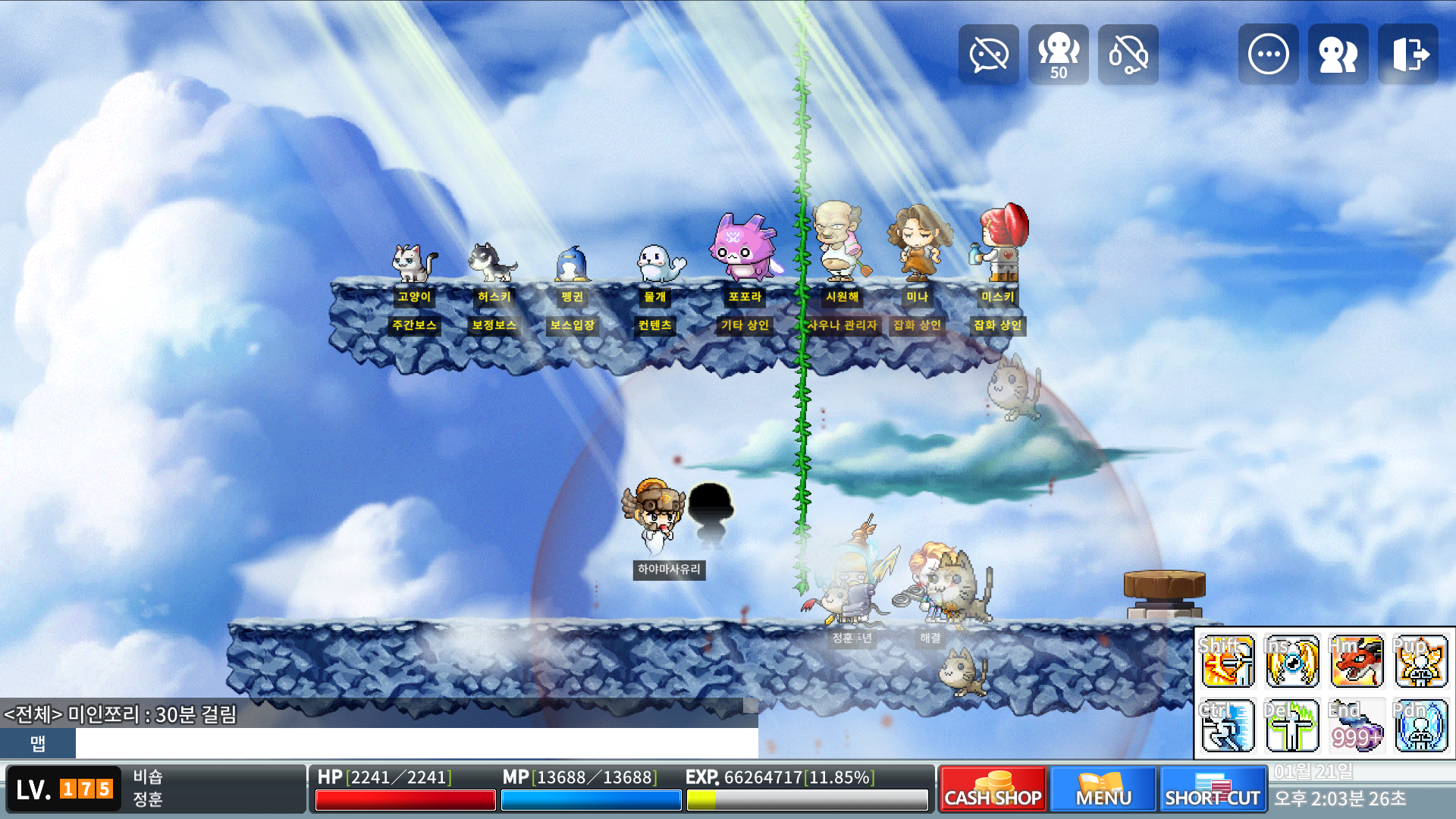Click the exit door button
The width and height of the screenshot is (1456, 819).
[x=1408, y=55]
